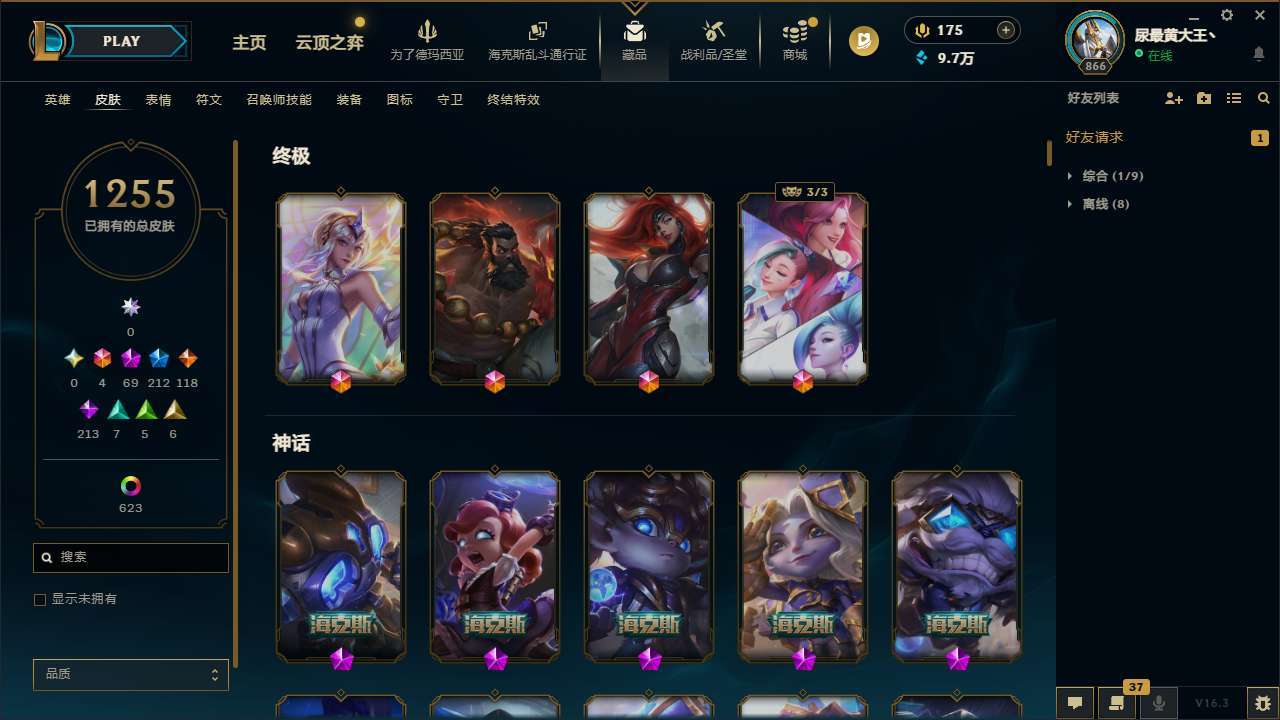Image resolution: width=1280 pixels, height=720 pixels.
Task: Click the 搜索 skin search field
Action: point(130,557)
